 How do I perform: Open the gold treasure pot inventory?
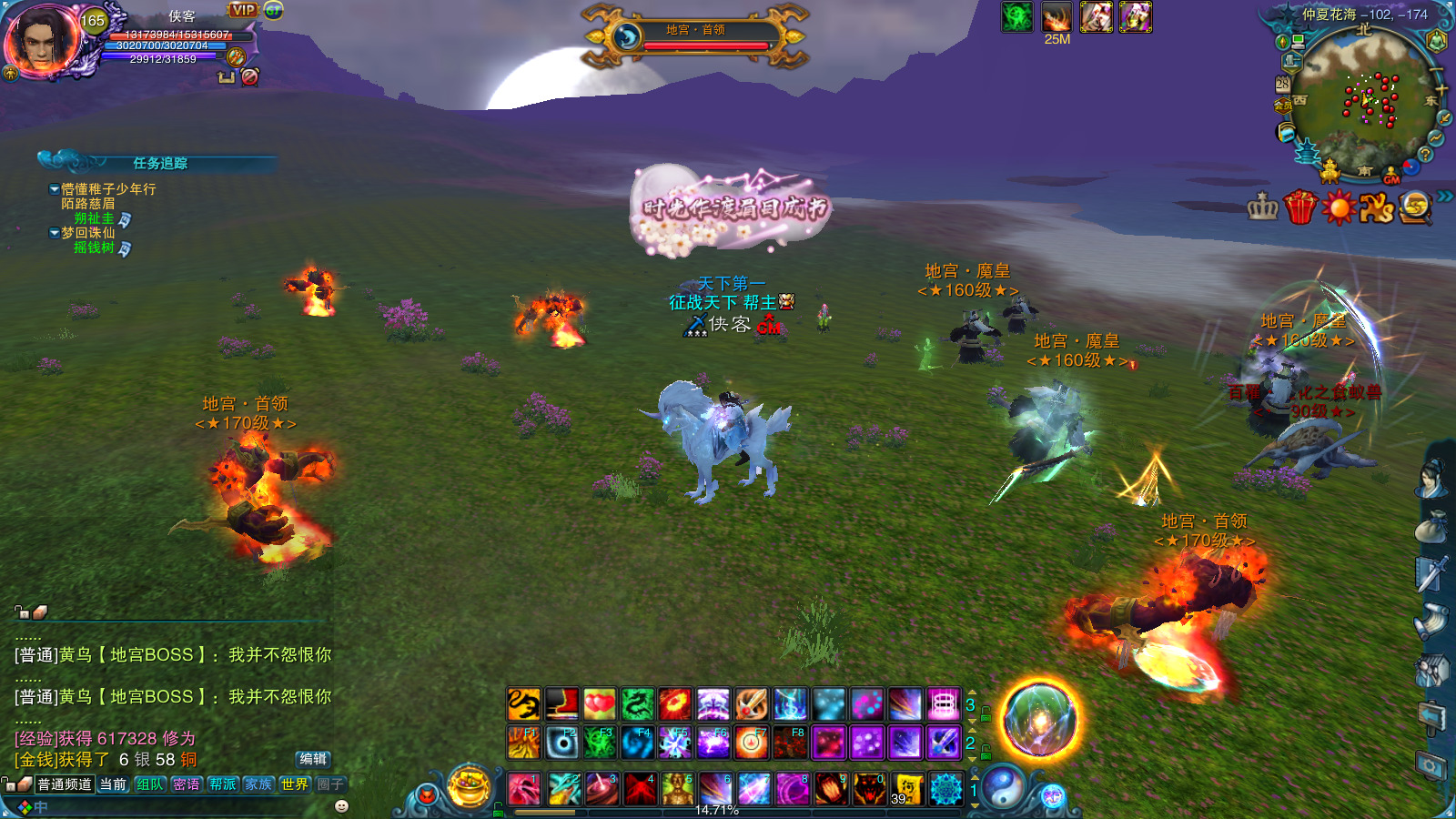[470, 787]
